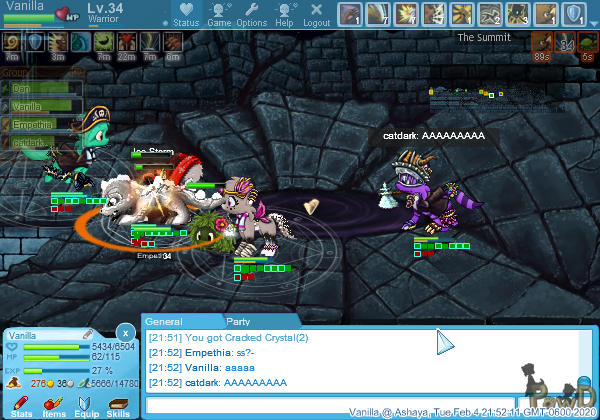The width and height of the screenshot is (600, 420).
Task: Switch to the Party chat tab
Action: tap(238, 322)
